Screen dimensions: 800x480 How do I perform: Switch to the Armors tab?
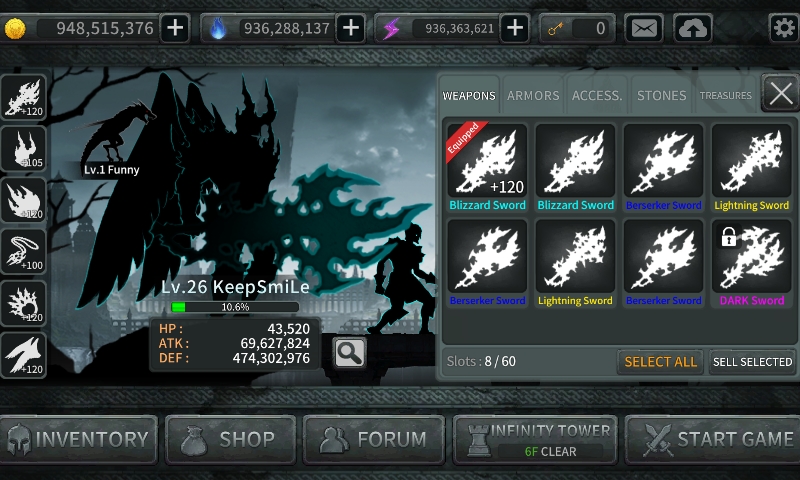tap(533, 96)
